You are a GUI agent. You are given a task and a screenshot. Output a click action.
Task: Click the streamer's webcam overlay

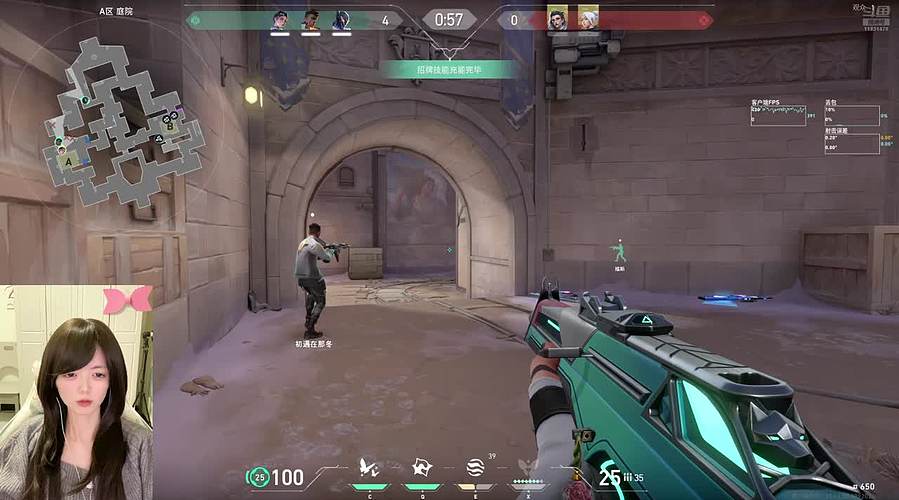pyautogui.click(x=76, y=392)
